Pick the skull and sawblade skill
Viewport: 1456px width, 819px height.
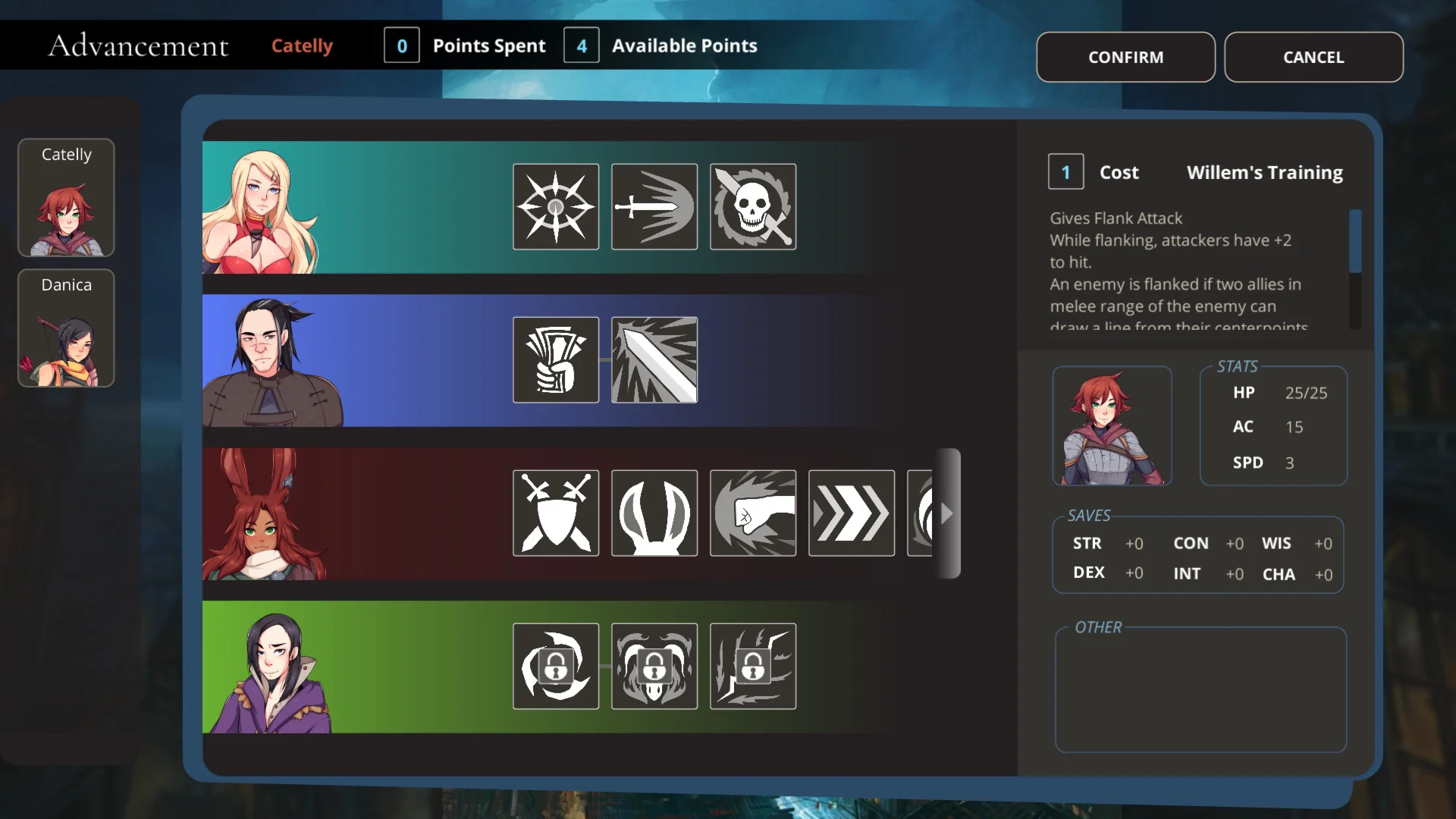[x=753, y=206]
